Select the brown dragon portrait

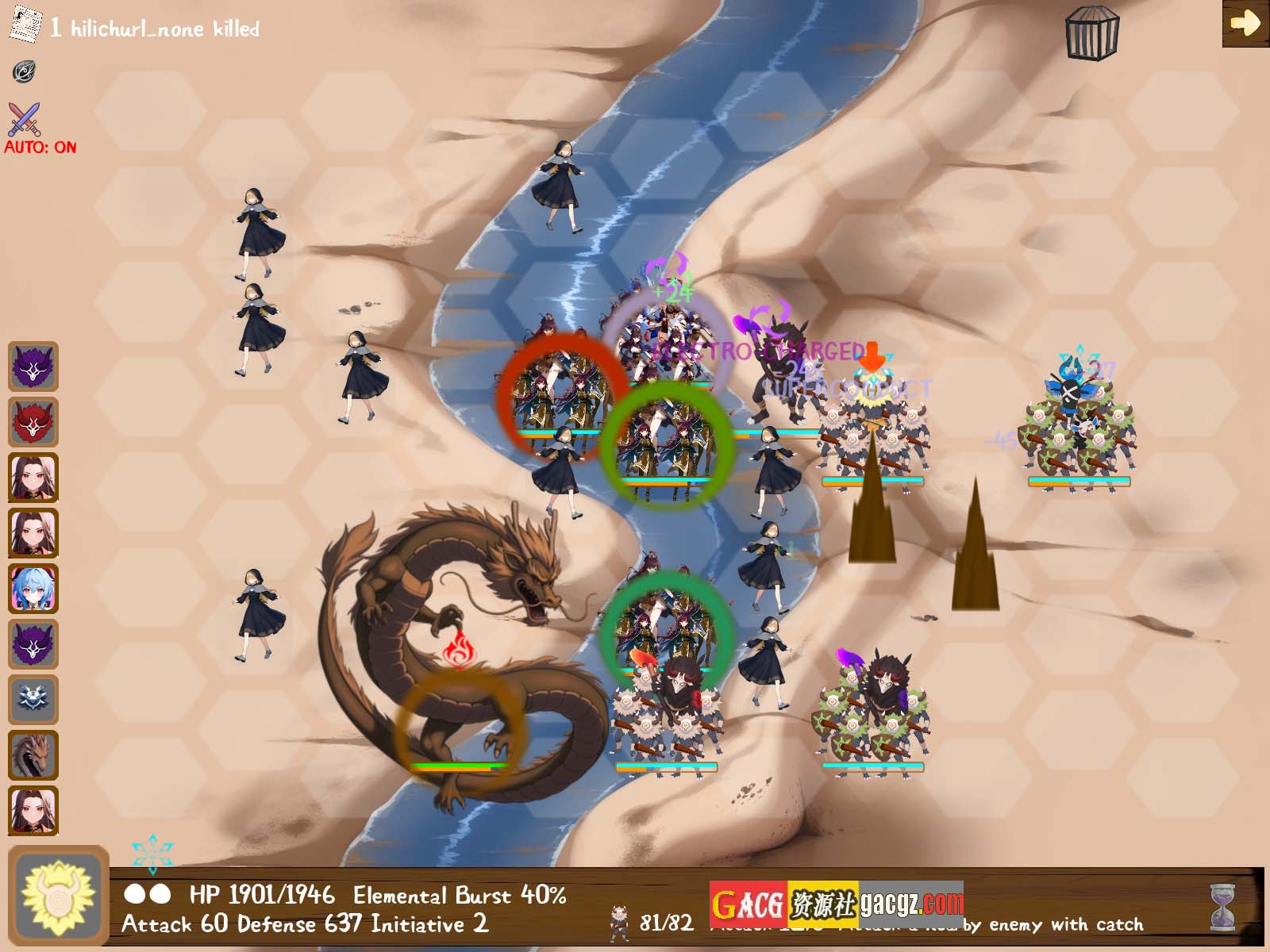[x=33, y=755]
